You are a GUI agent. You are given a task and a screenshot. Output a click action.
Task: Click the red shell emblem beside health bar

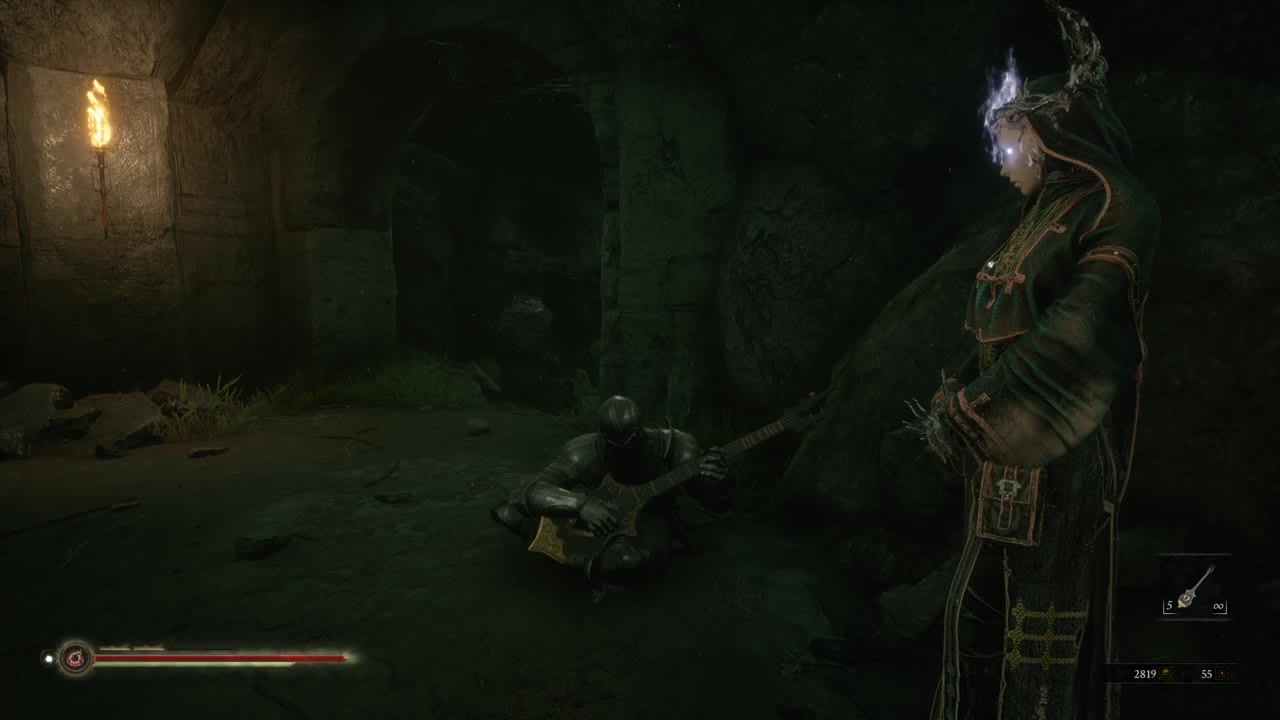pyautogui.click(x=75, y=658)
